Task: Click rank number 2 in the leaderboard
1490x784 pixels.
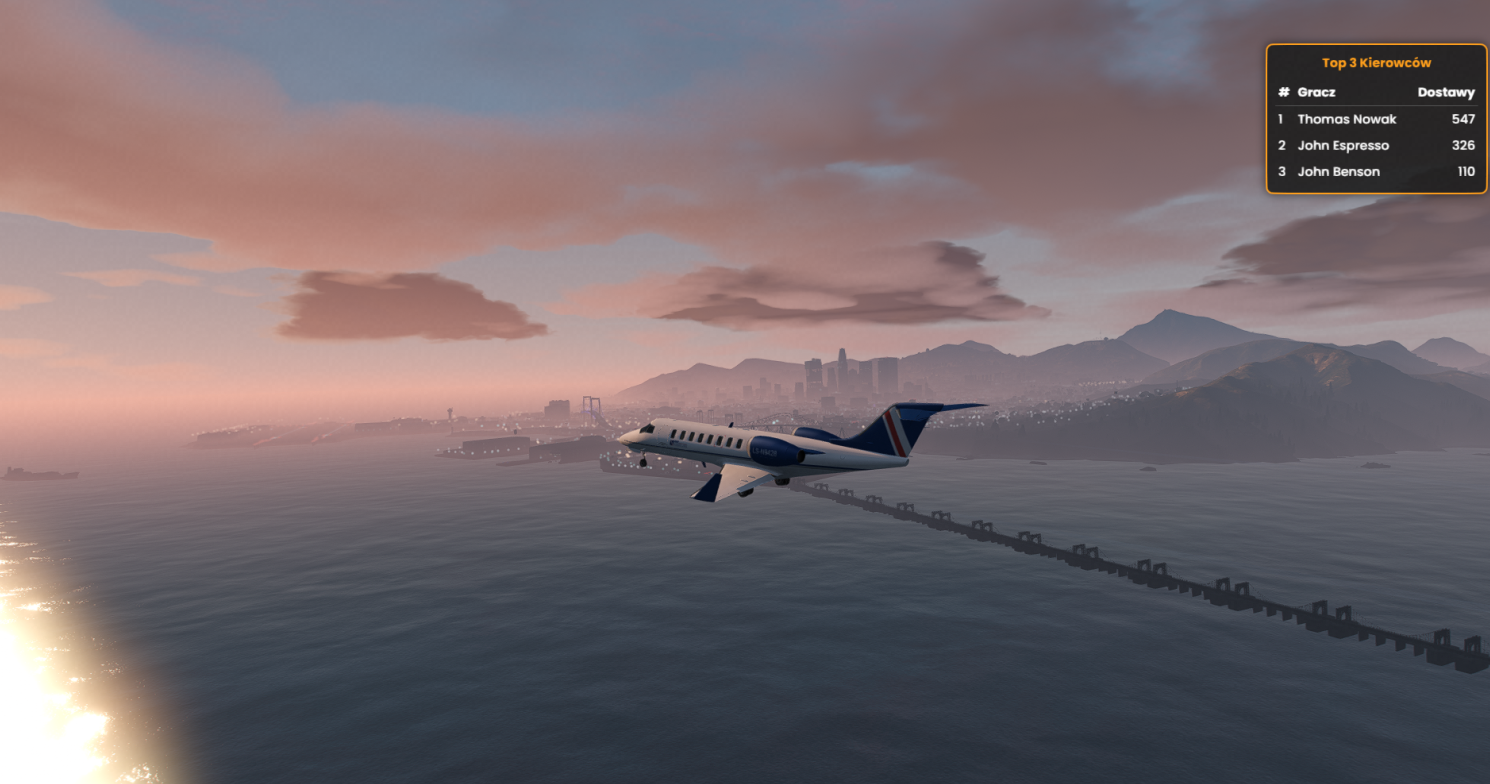Action: tap(1281, 145)
